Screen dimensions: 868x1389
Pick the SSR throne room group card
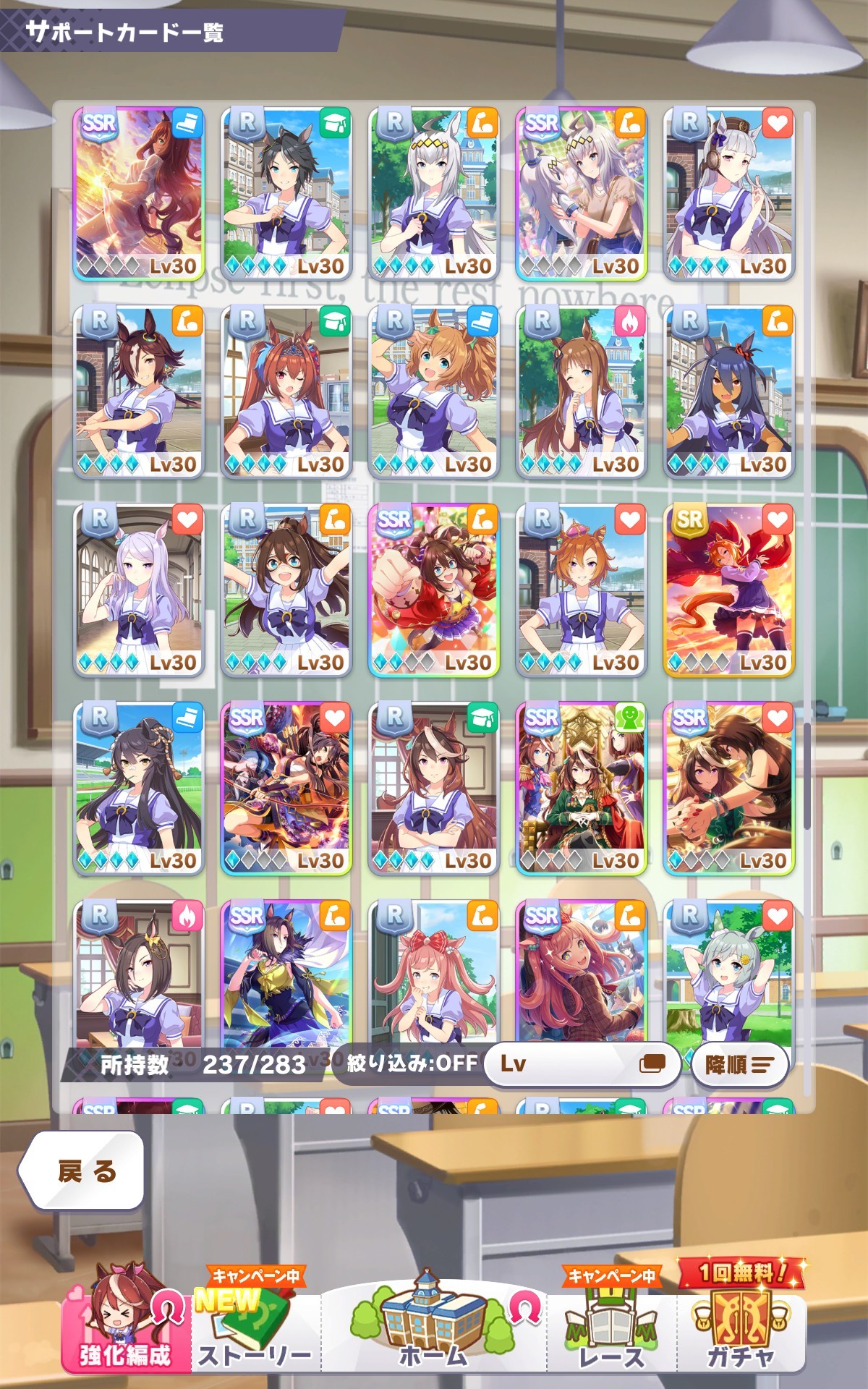coord(582,789)
